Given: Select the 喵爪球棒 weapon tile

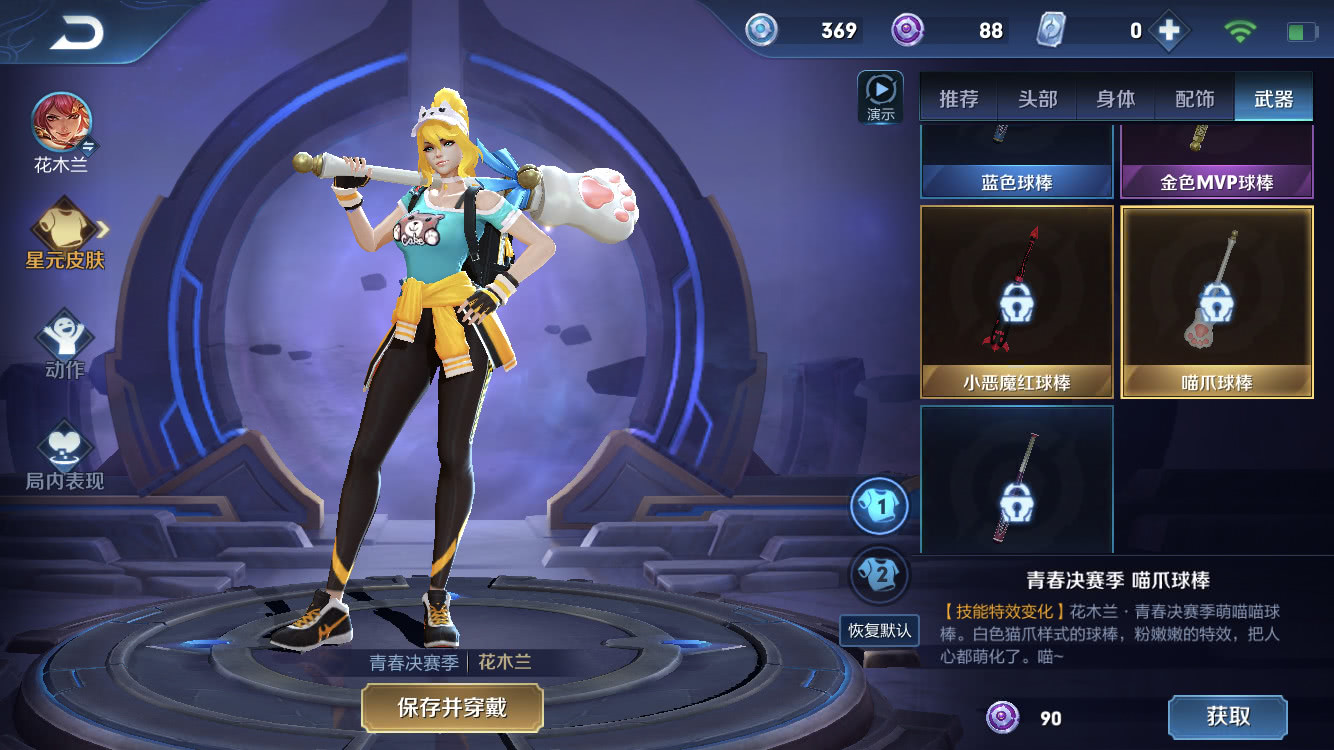Looking at the screenshot, I should 1216,301.
